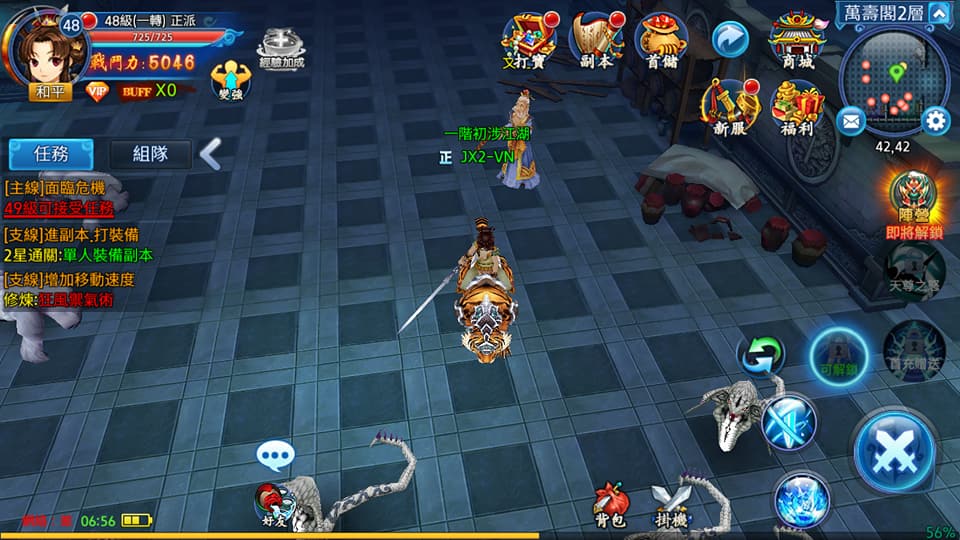960x540 pixels.
Task: Open the mail envelope icon
Action: (x=851, y=122)
